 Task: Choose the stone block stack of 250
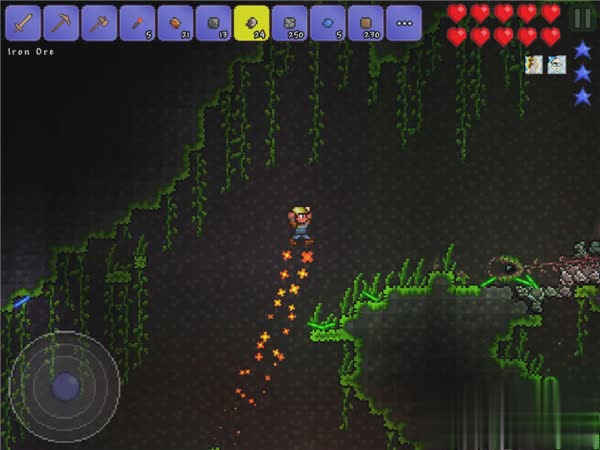click(x=290, y=22)
